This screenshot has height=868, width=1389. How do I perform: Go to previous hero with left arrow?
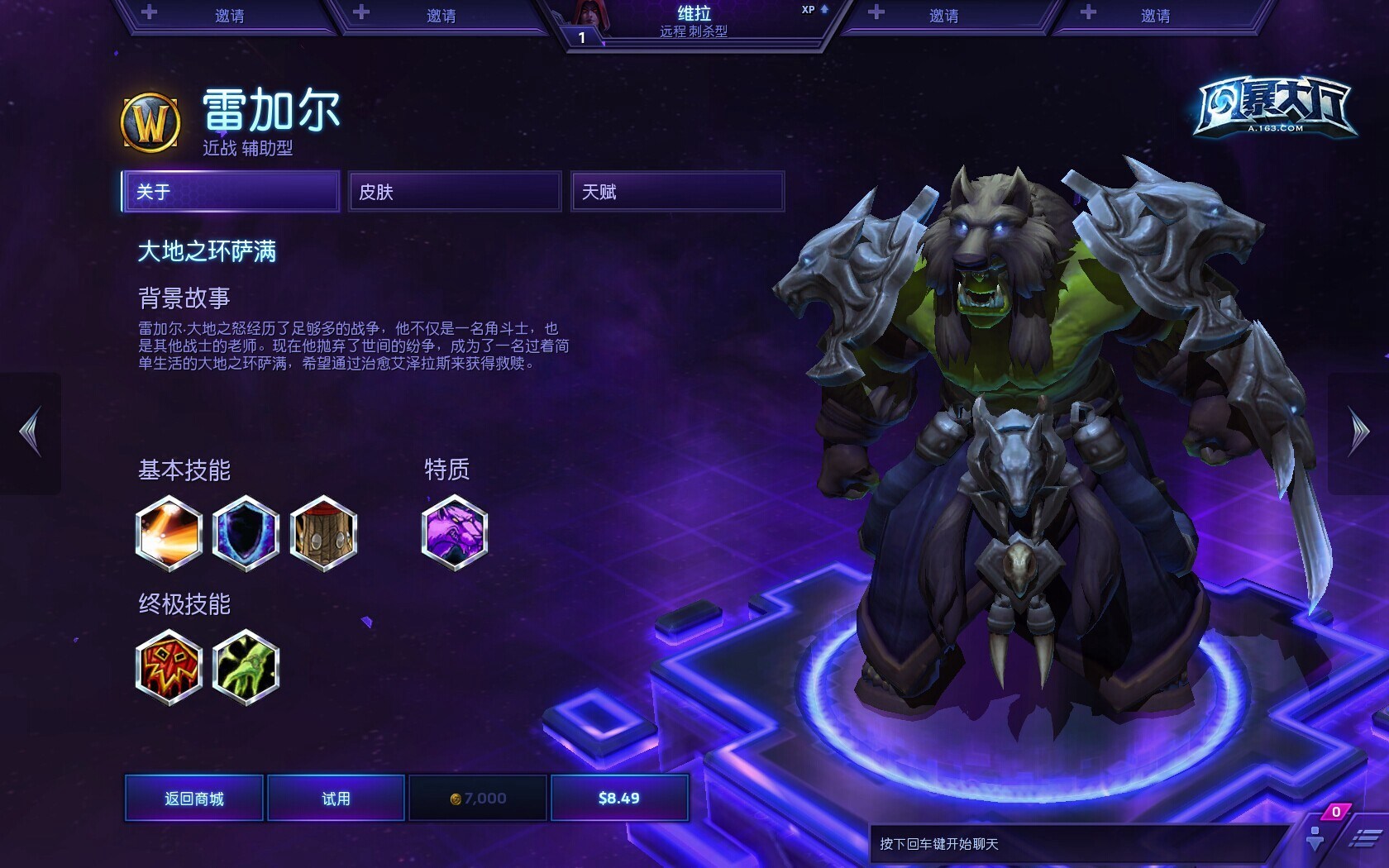point(31,432)
